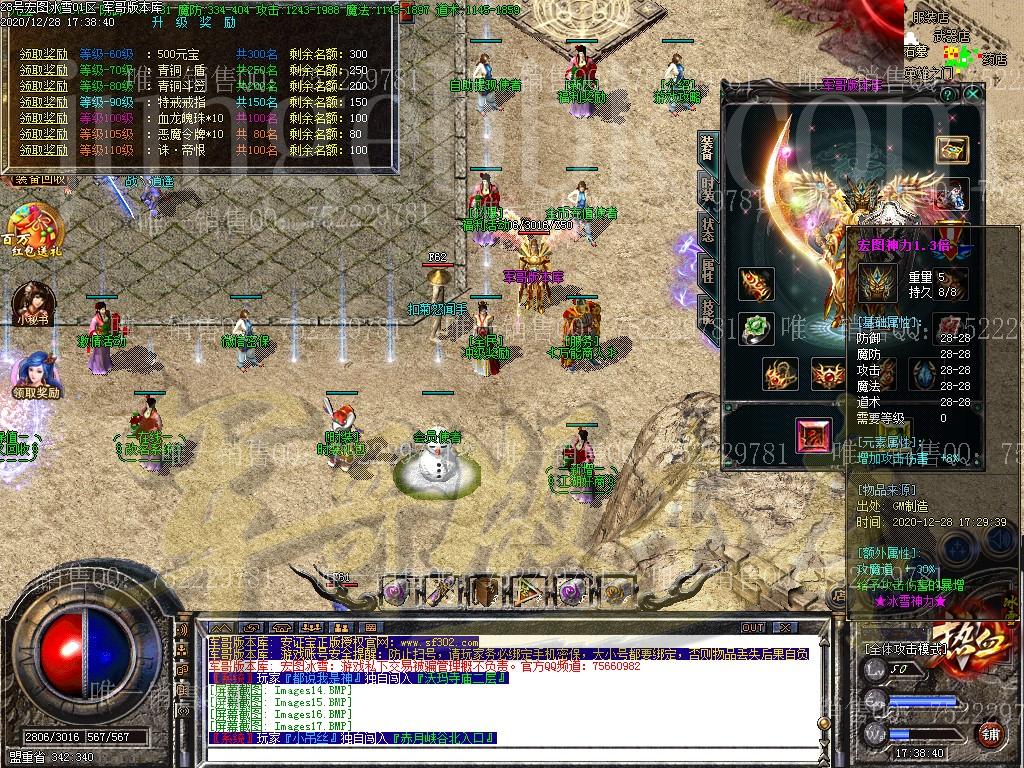Open help with the question mark button
This screenshot has width=1024, height=768.
948,93
